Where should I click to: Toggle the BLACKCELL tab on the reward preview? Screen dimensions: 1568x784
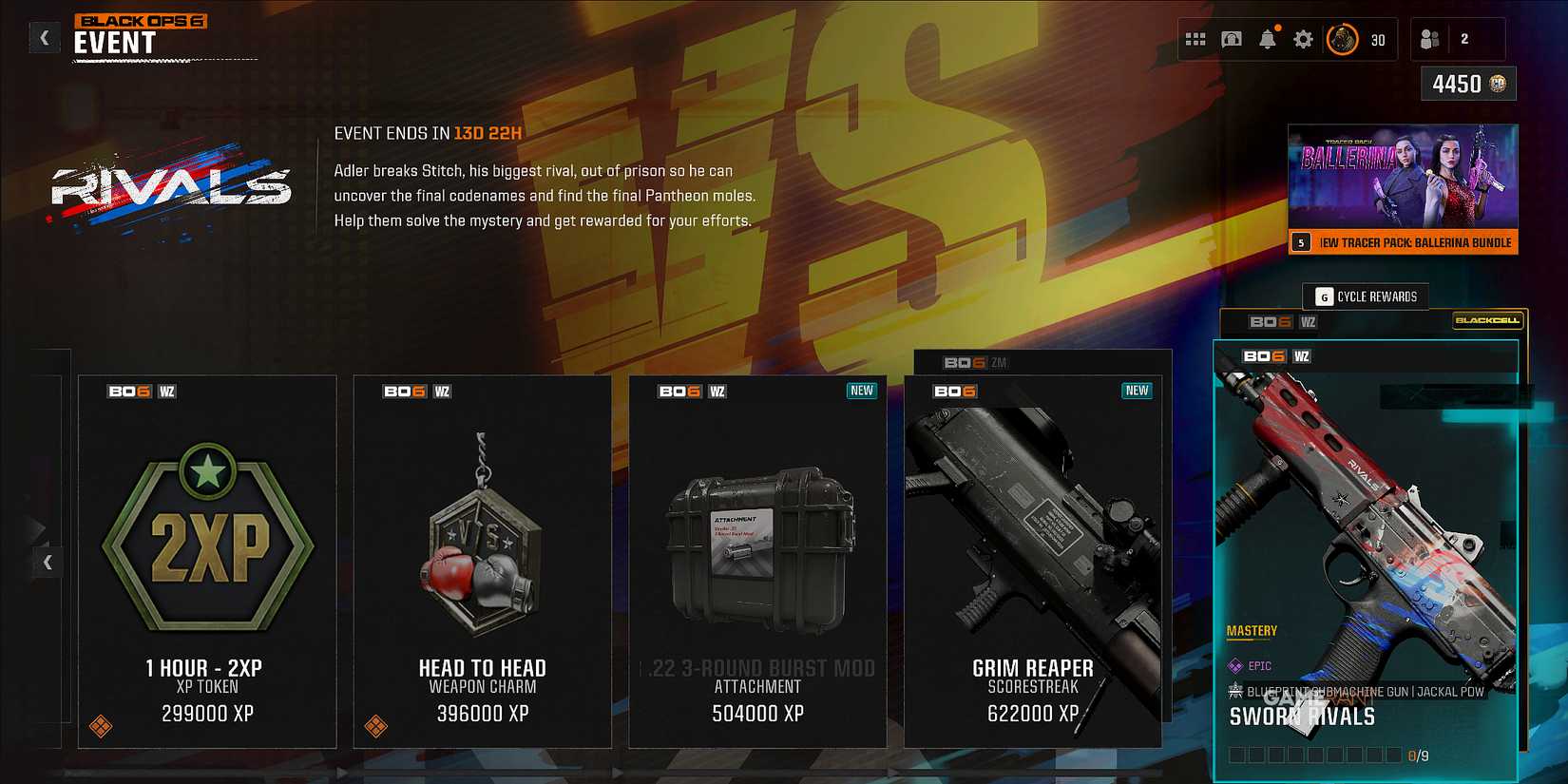coord(1489,321)
